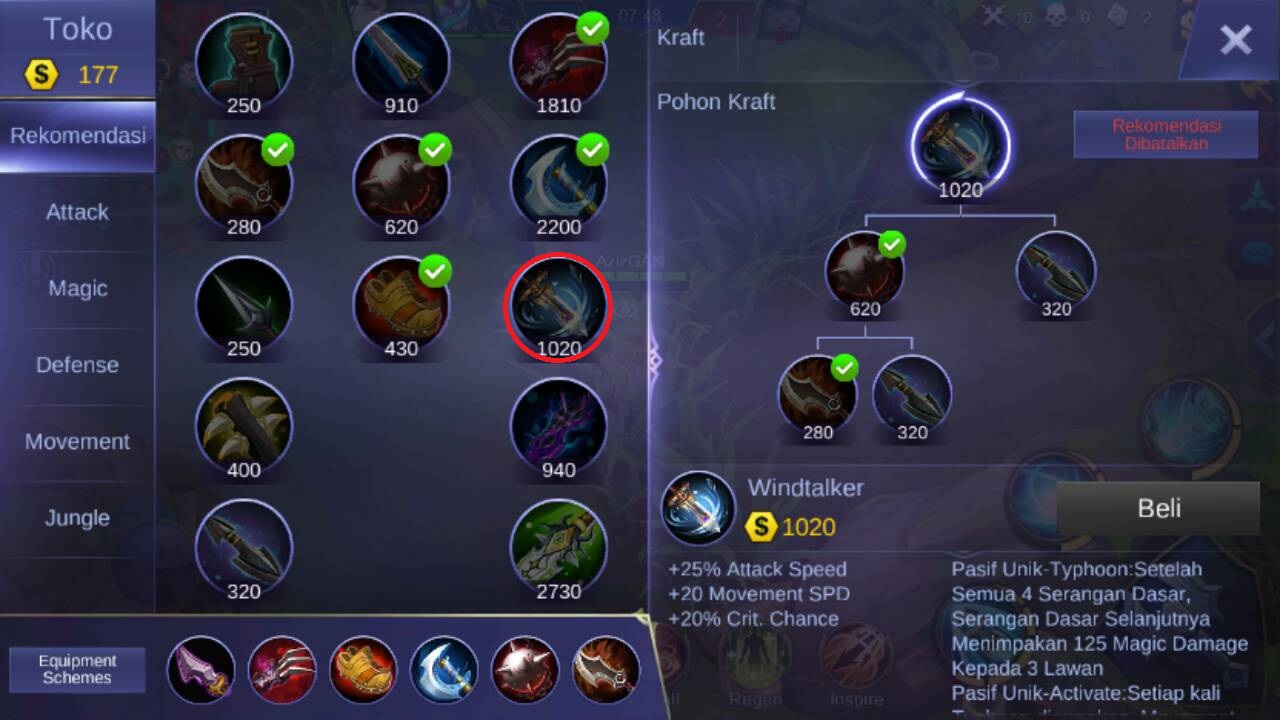The width and height of the screenshot is (1280, 720).
Task: Open the Magic items tab
Action: (x=77, y=289)
